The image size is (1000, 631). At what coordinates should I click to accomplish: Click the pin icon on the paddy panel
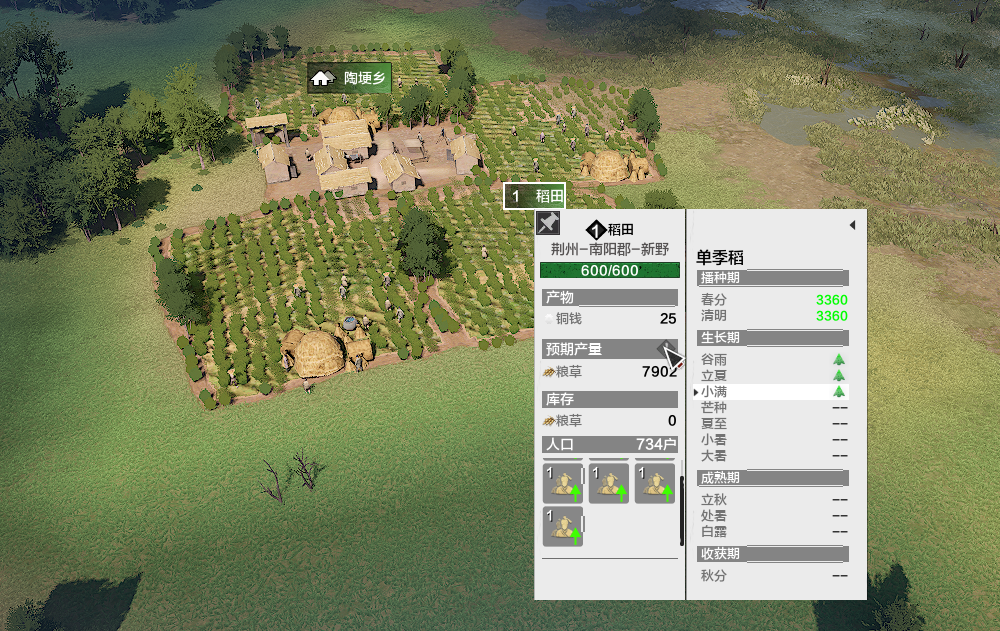(547, 222)
